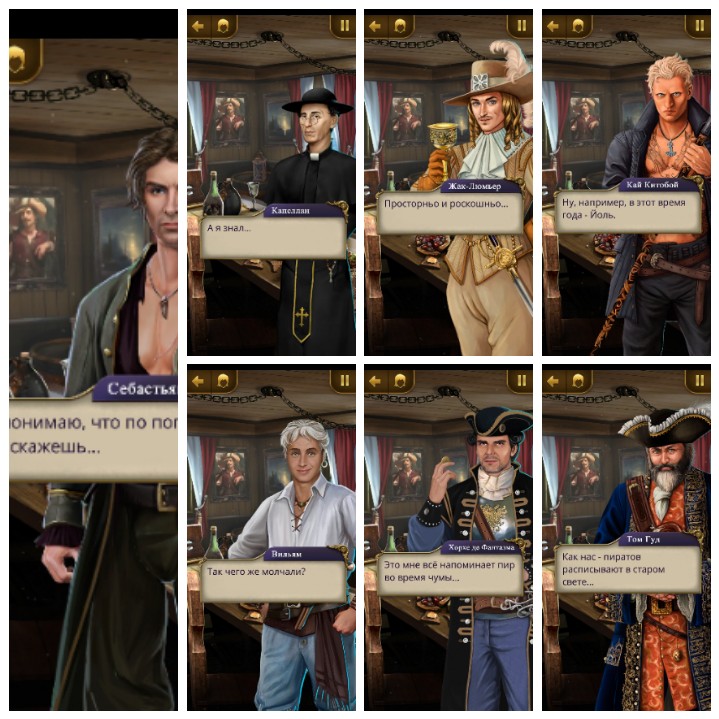Tap the helmet icon in Себастьян screenshot
Screen dimensions: 719x719
[20, 63]
